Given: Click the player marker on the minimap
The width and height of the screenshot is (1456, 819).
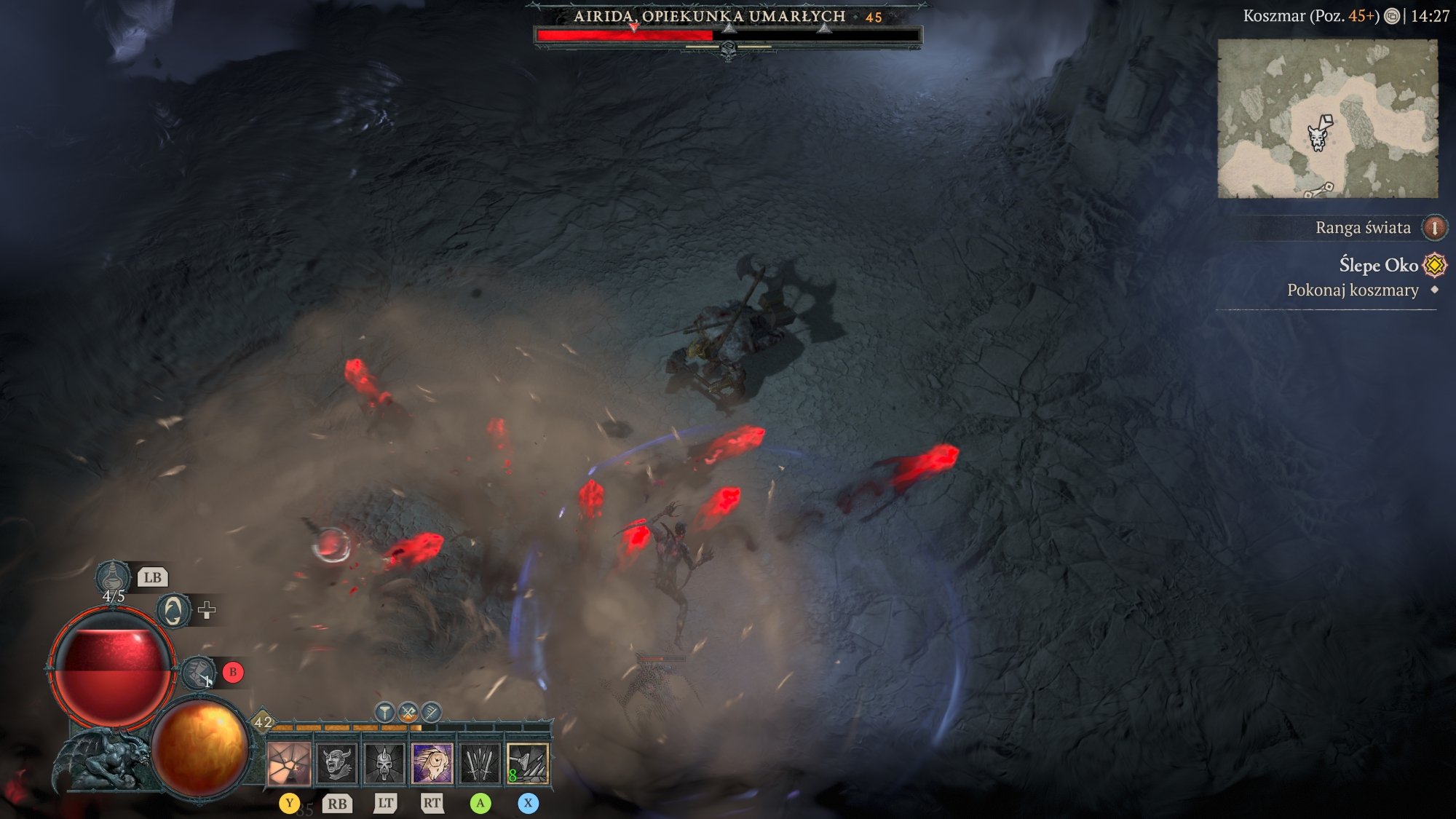Looking at the screenshot, I should coord(1319,138).
